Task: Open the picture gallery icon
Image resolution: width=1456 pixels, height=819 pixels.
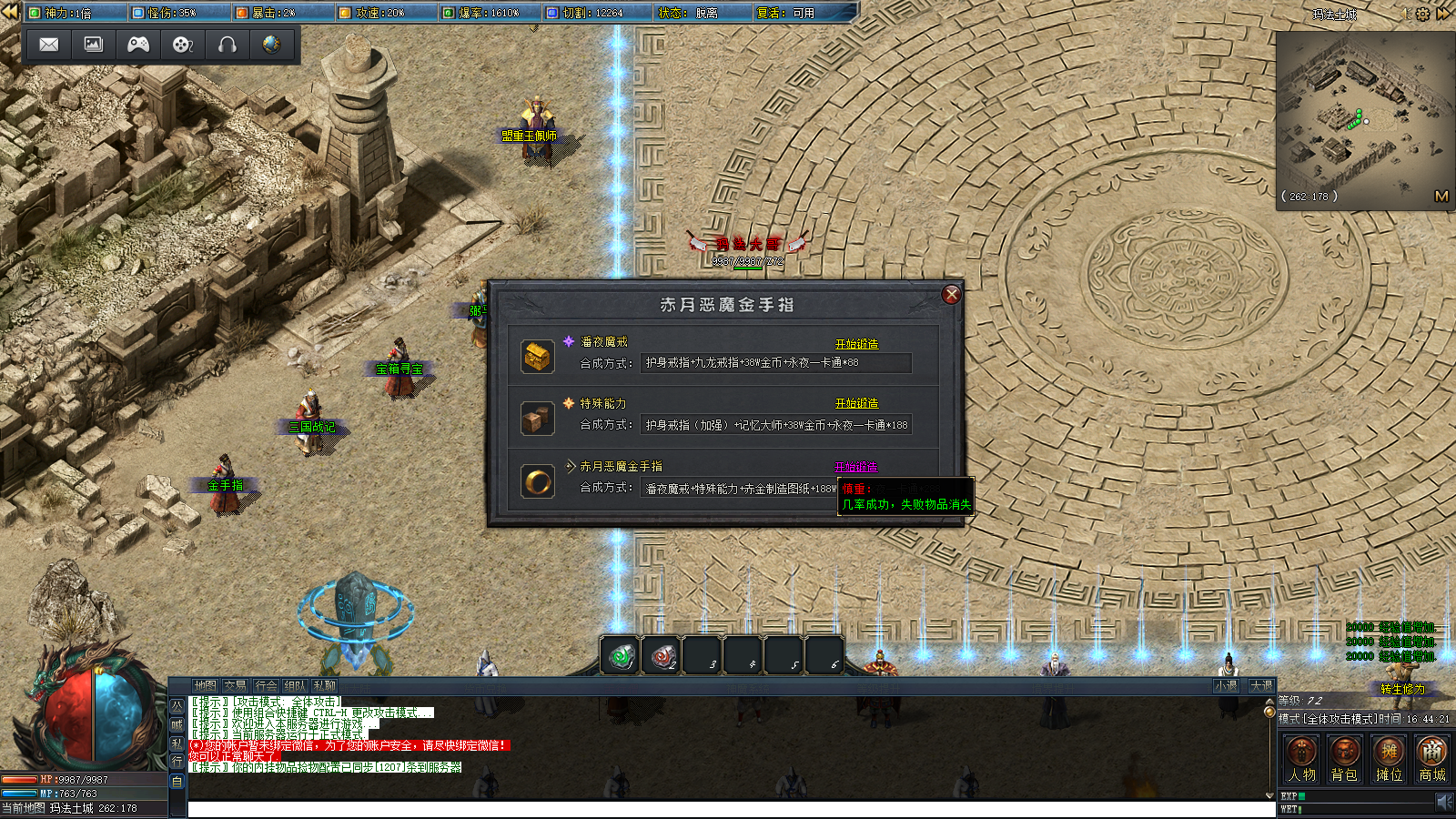Action: 94,45
